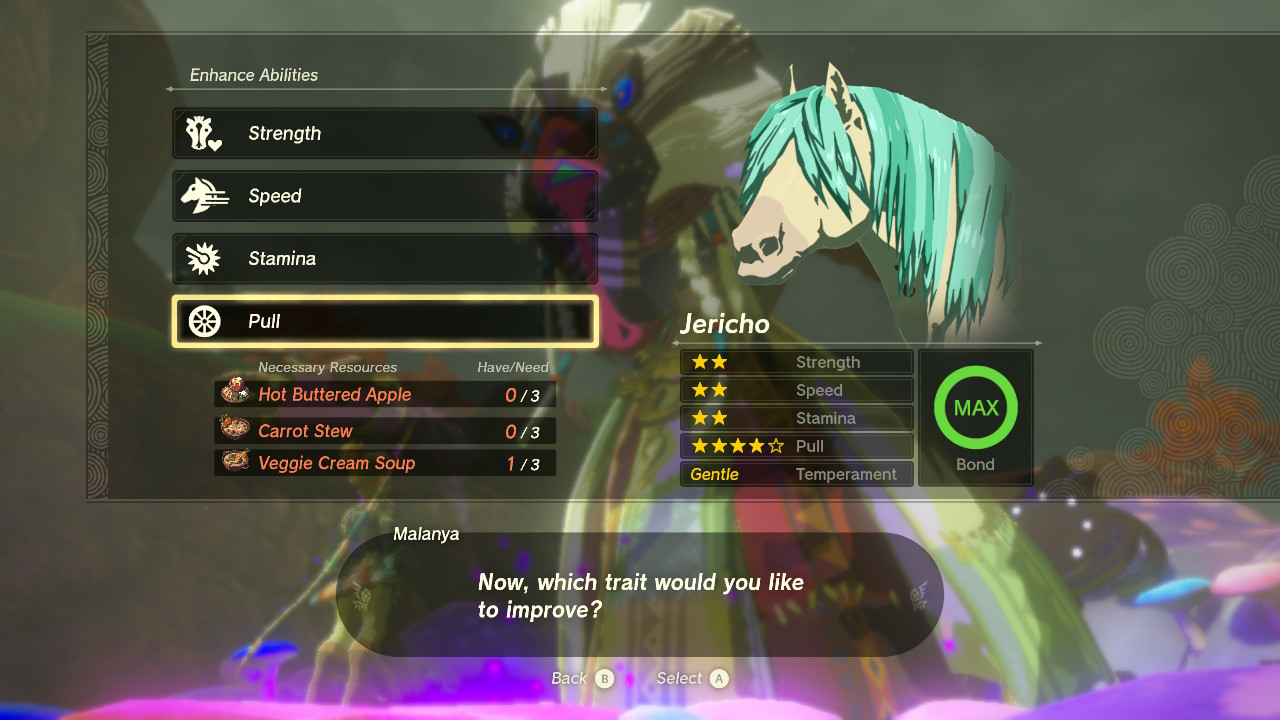This screenshot has height=720, width=1280.
Task: Click the Hot Buttered Apple resource row
Action: tap(385, 394)
